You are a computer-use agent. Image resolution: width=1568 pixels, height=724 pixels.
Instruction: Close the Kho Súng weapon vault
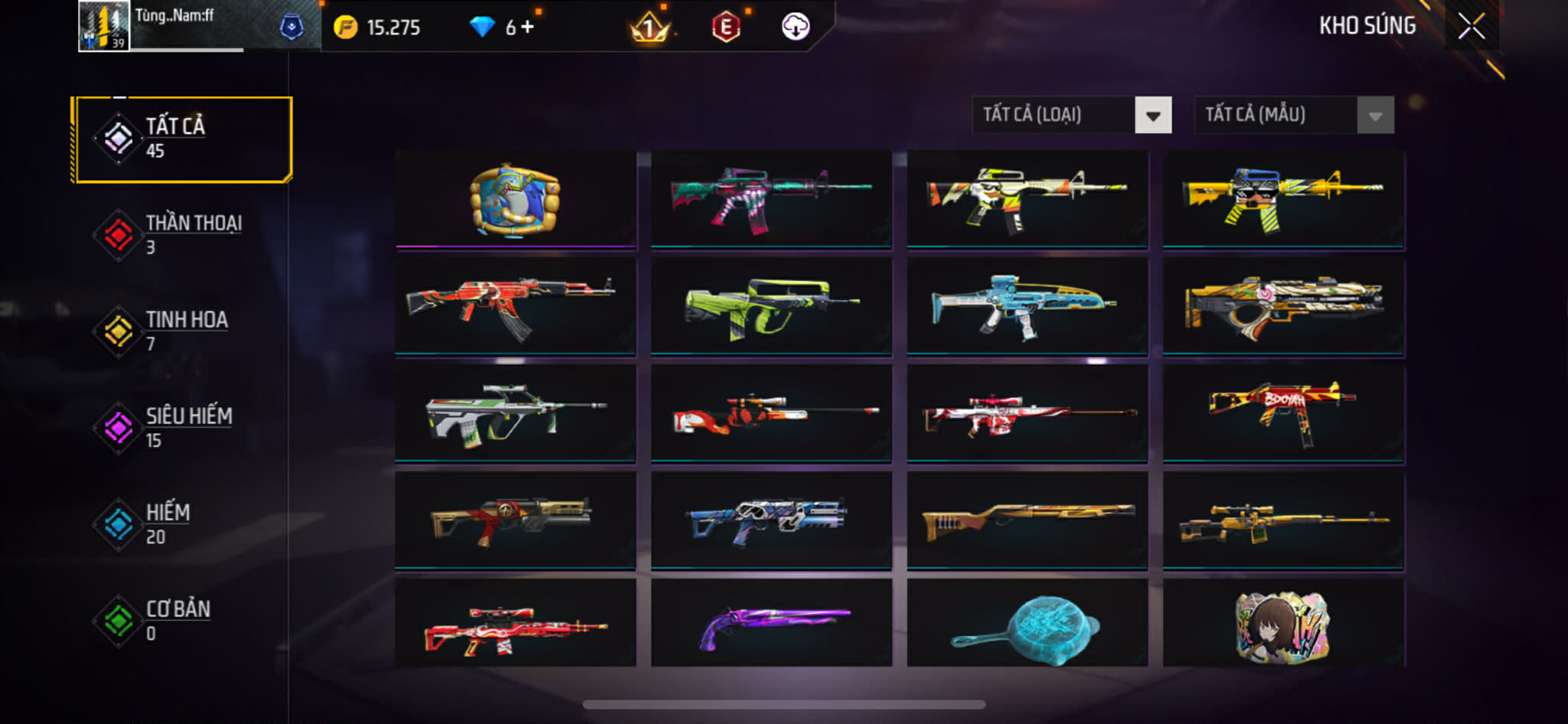point(1471,27)
